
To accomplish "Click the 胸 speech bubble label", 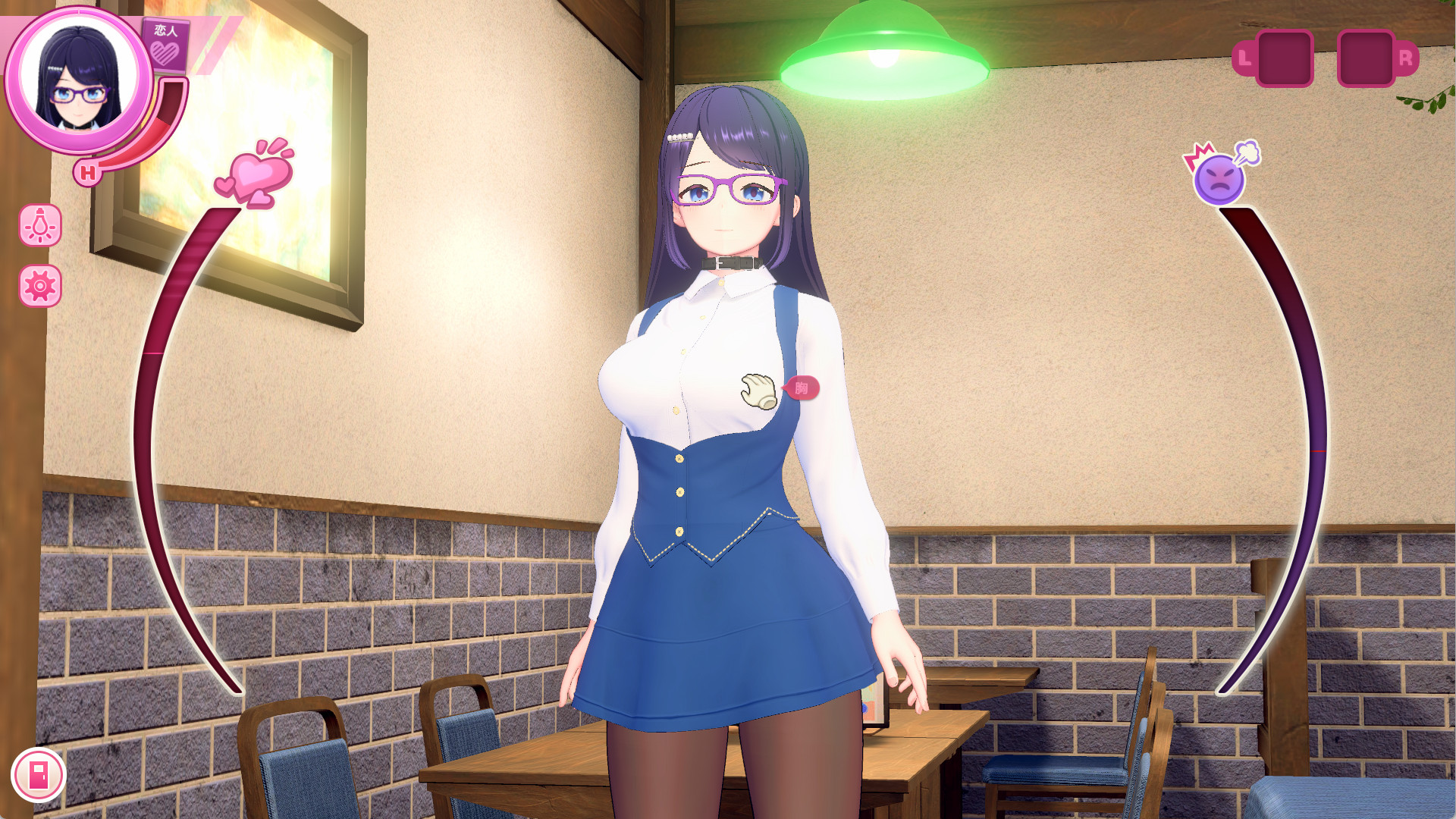I will point(805,388).
